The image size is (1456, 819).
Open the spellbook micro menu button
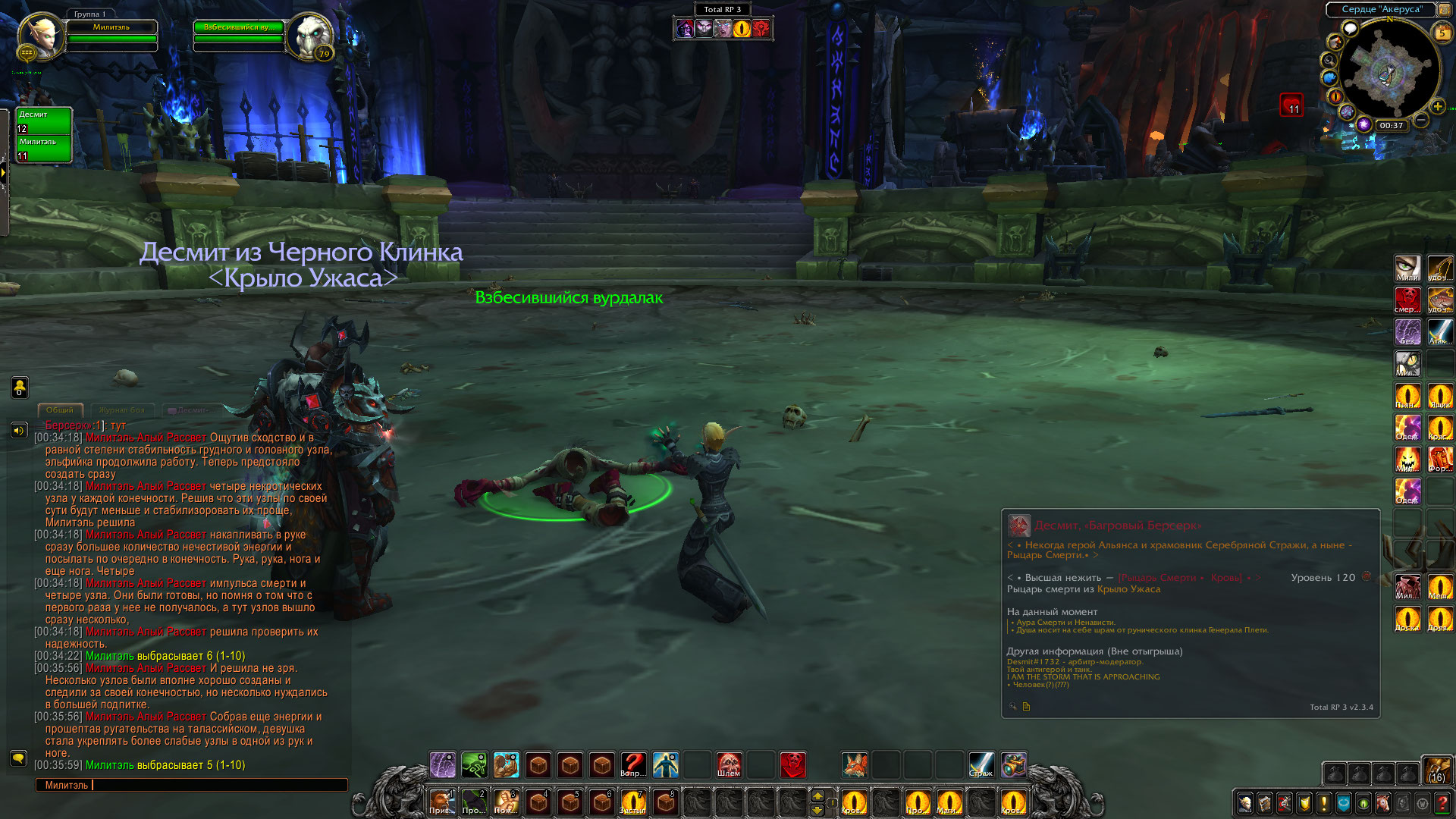[x=1264, y=802]
